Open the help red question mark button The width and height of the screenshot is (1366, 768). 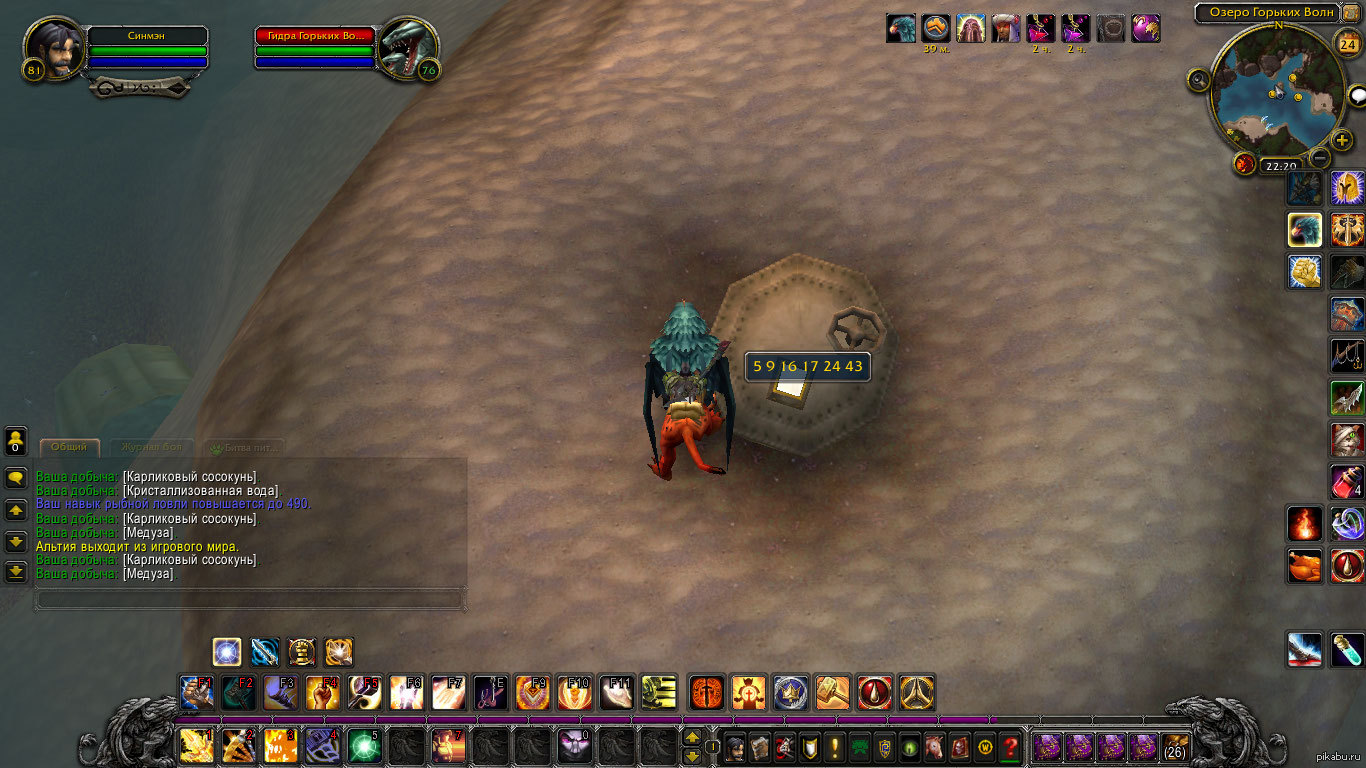pos(1010,746)
